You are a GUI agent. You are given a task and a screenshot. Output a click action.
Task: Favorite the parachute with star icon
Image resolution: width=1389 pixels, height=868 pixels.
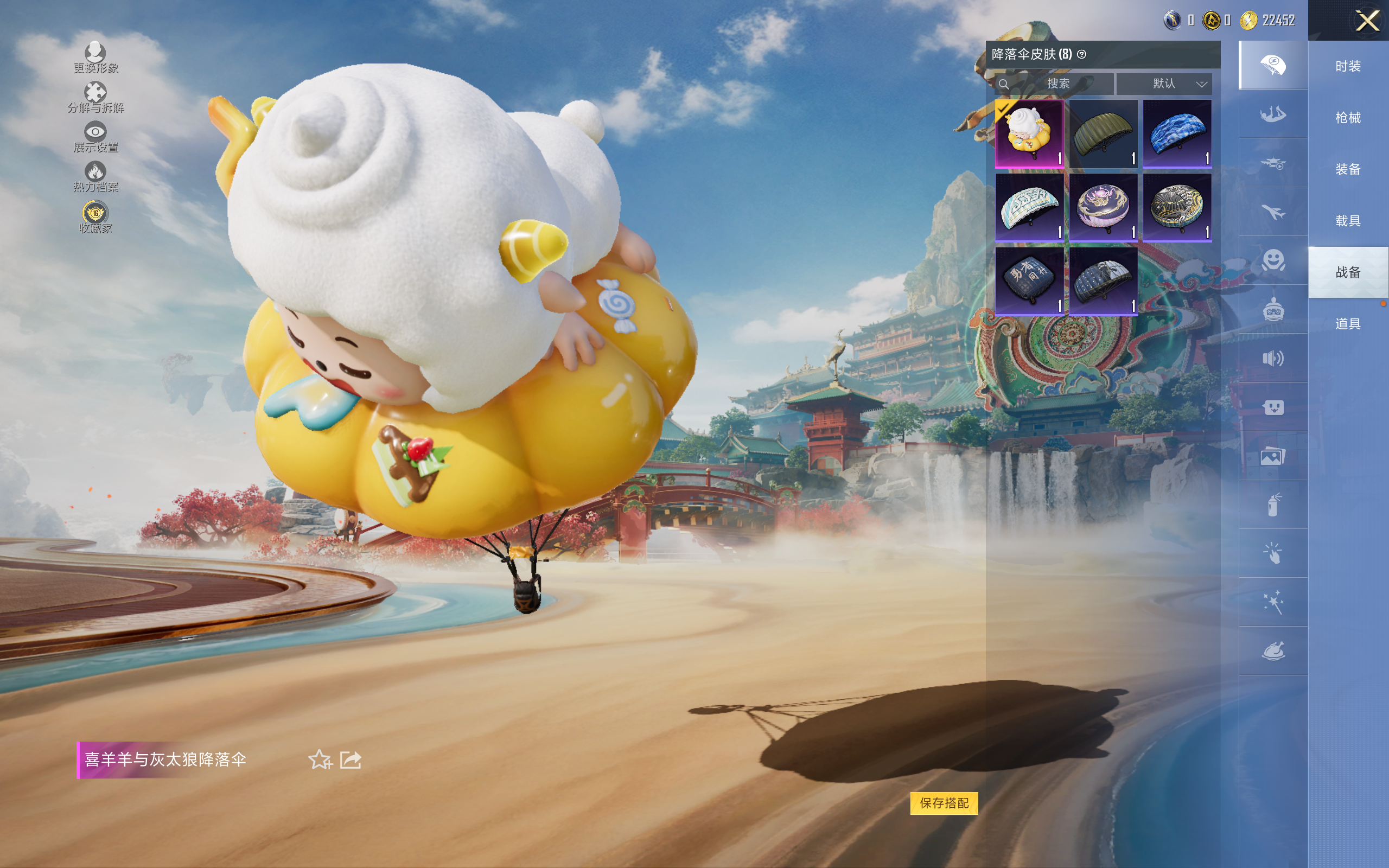pos(320,759)
